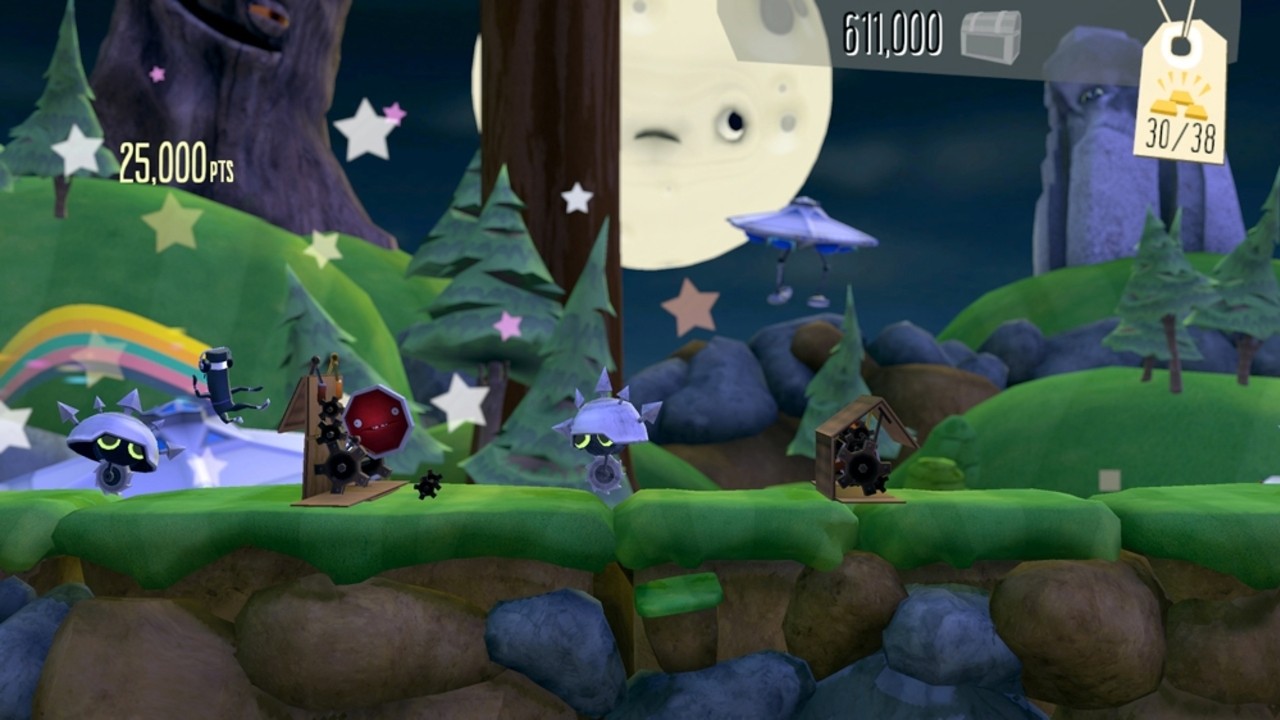This screenshot has height=720, width=1280.
Task: Click the 611,000 score counter text
Action: click(890, 30)
